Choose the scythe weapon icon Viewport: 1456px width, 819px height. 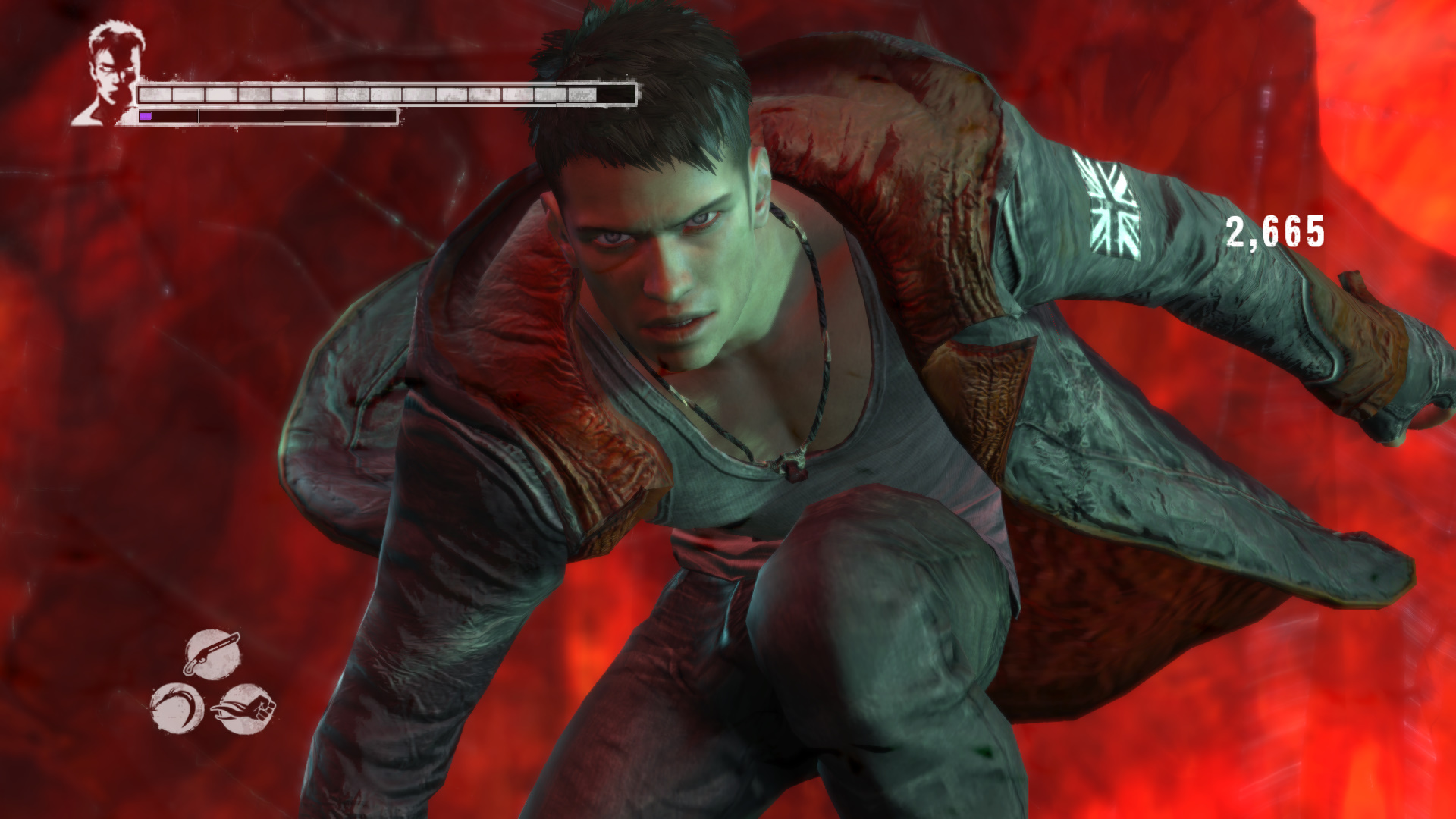177,708
